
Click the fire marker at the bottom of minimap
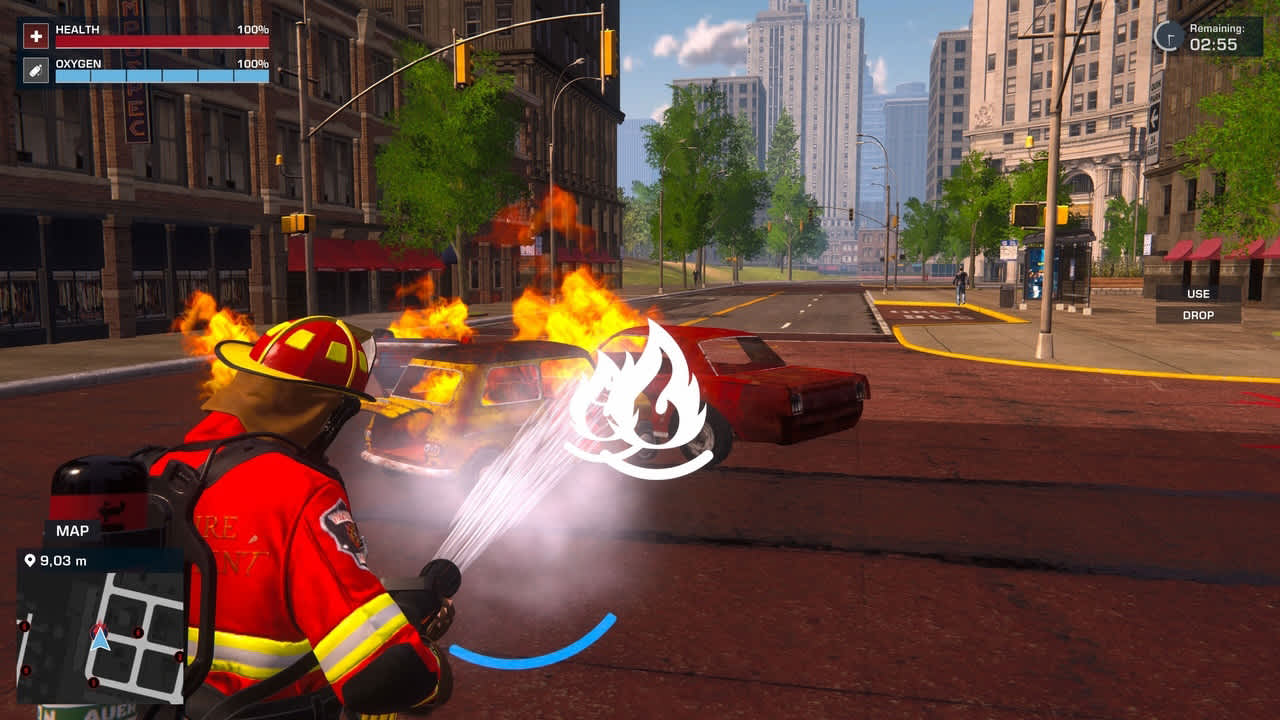pos(93,682)
